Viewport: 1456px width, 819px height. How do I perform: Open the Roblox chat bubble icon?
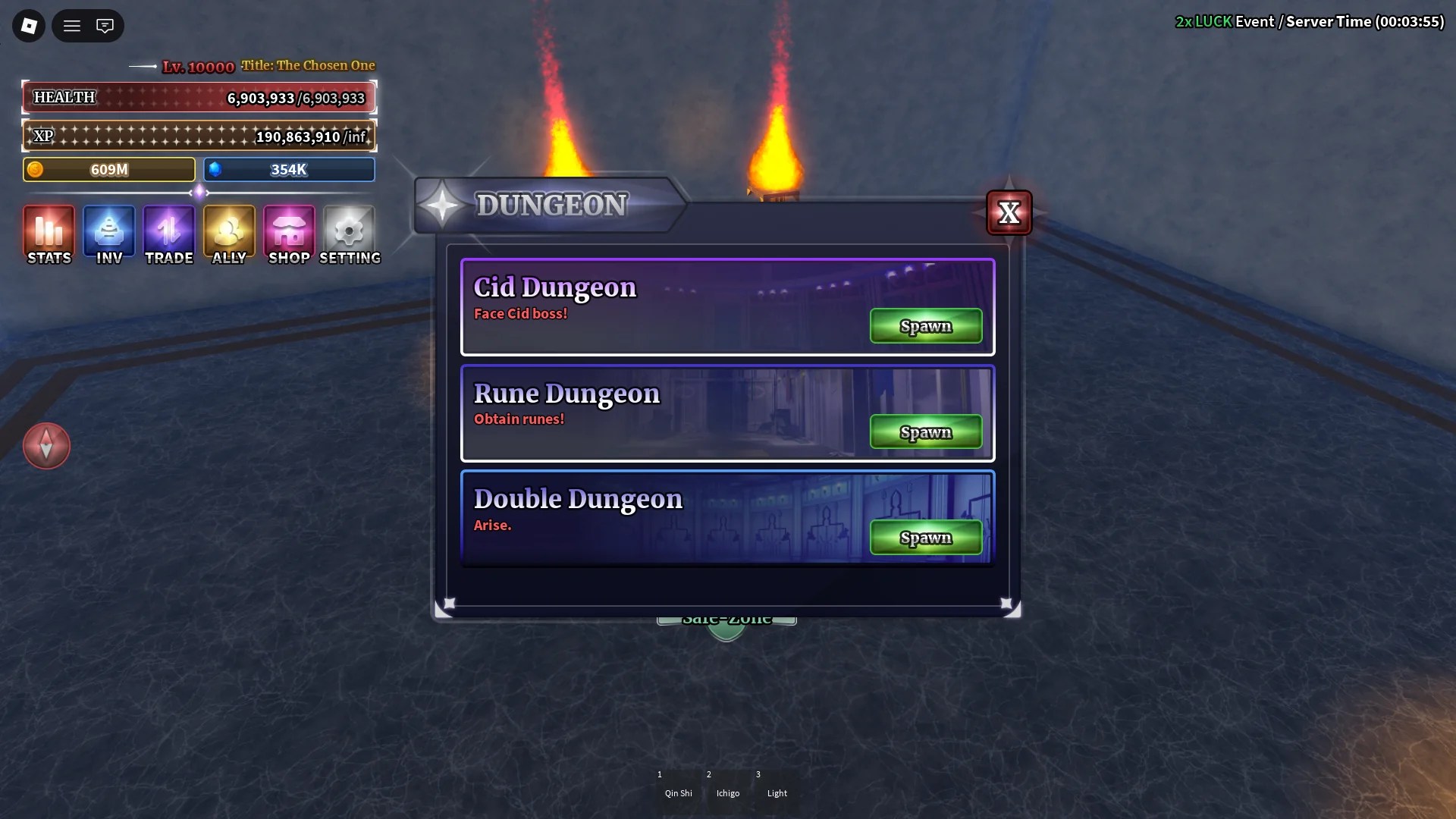tap(105, 25)
